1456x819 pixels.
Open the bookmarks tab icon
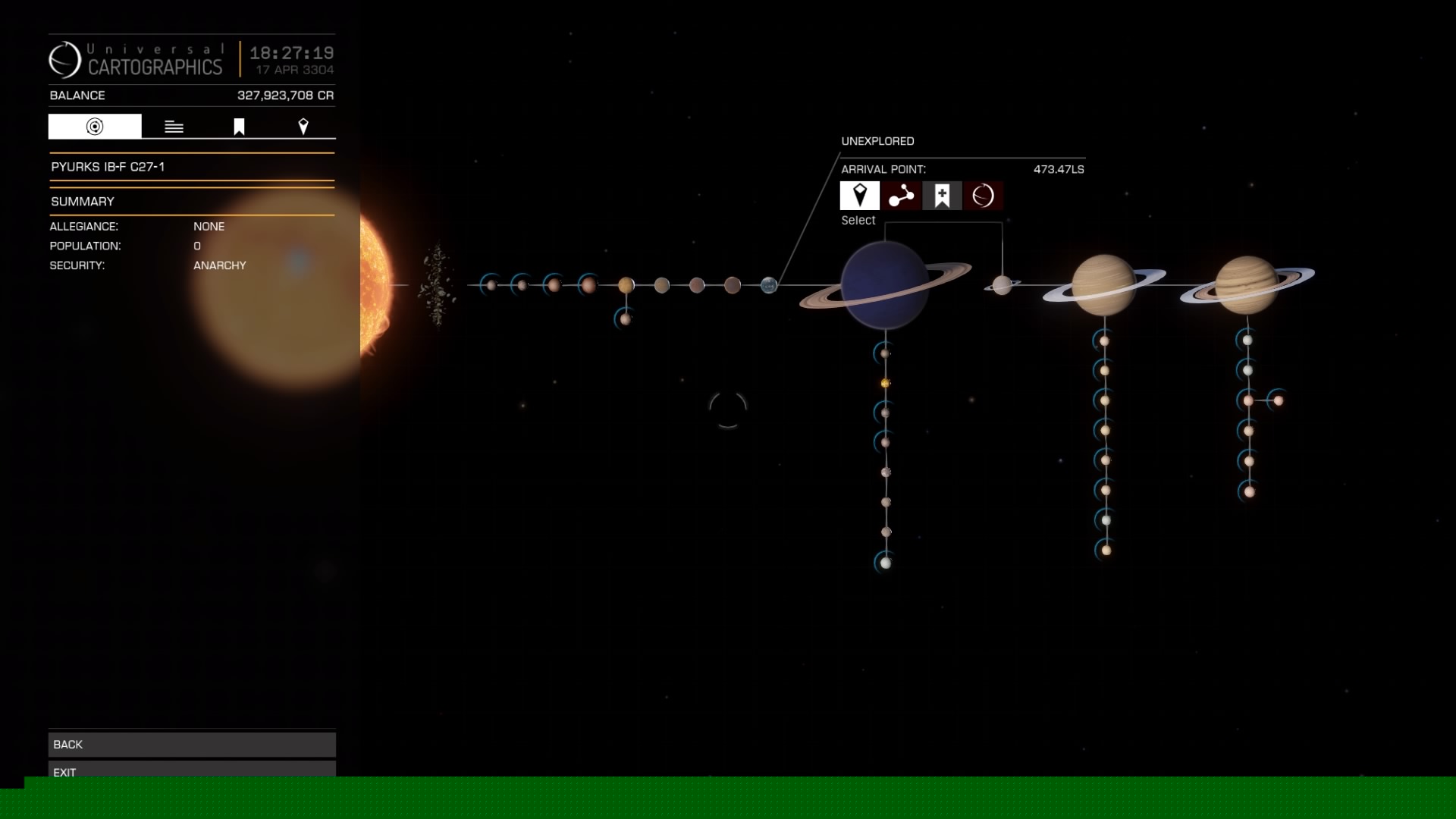pos(238,126)
